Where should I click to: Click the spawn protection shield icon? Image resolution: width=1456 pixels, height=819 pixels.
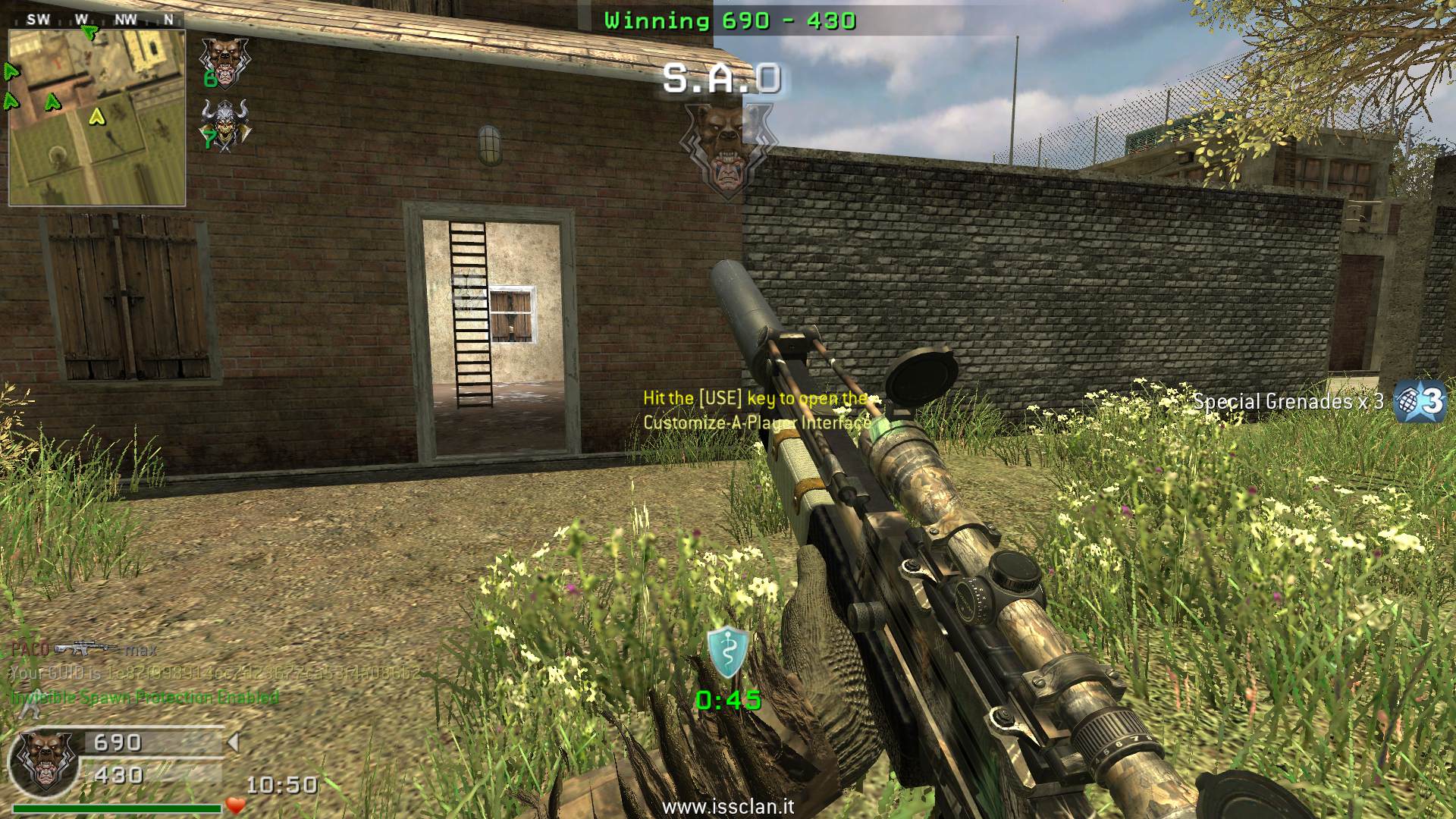728,653
